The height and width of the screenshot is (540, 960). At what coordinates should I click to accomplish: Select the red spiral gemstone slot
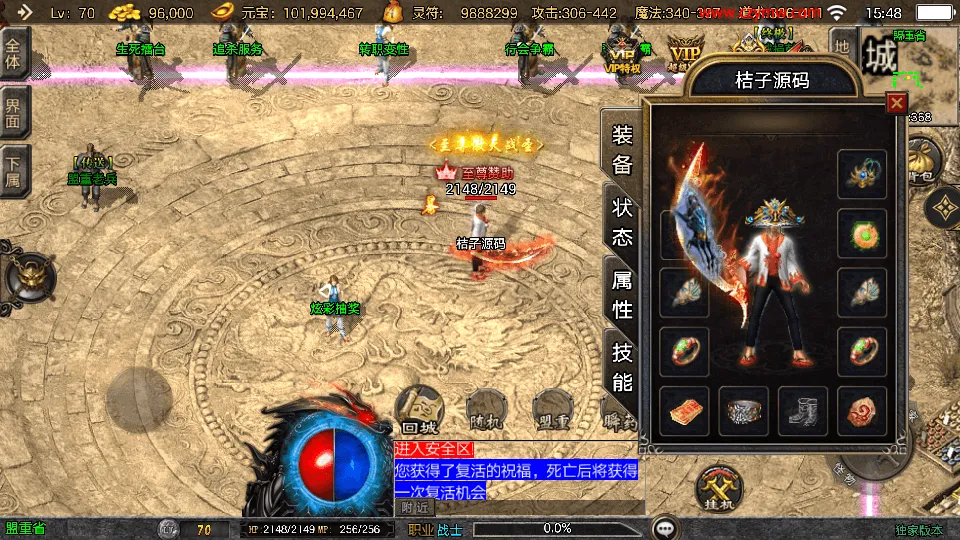(x=862, y=411)
